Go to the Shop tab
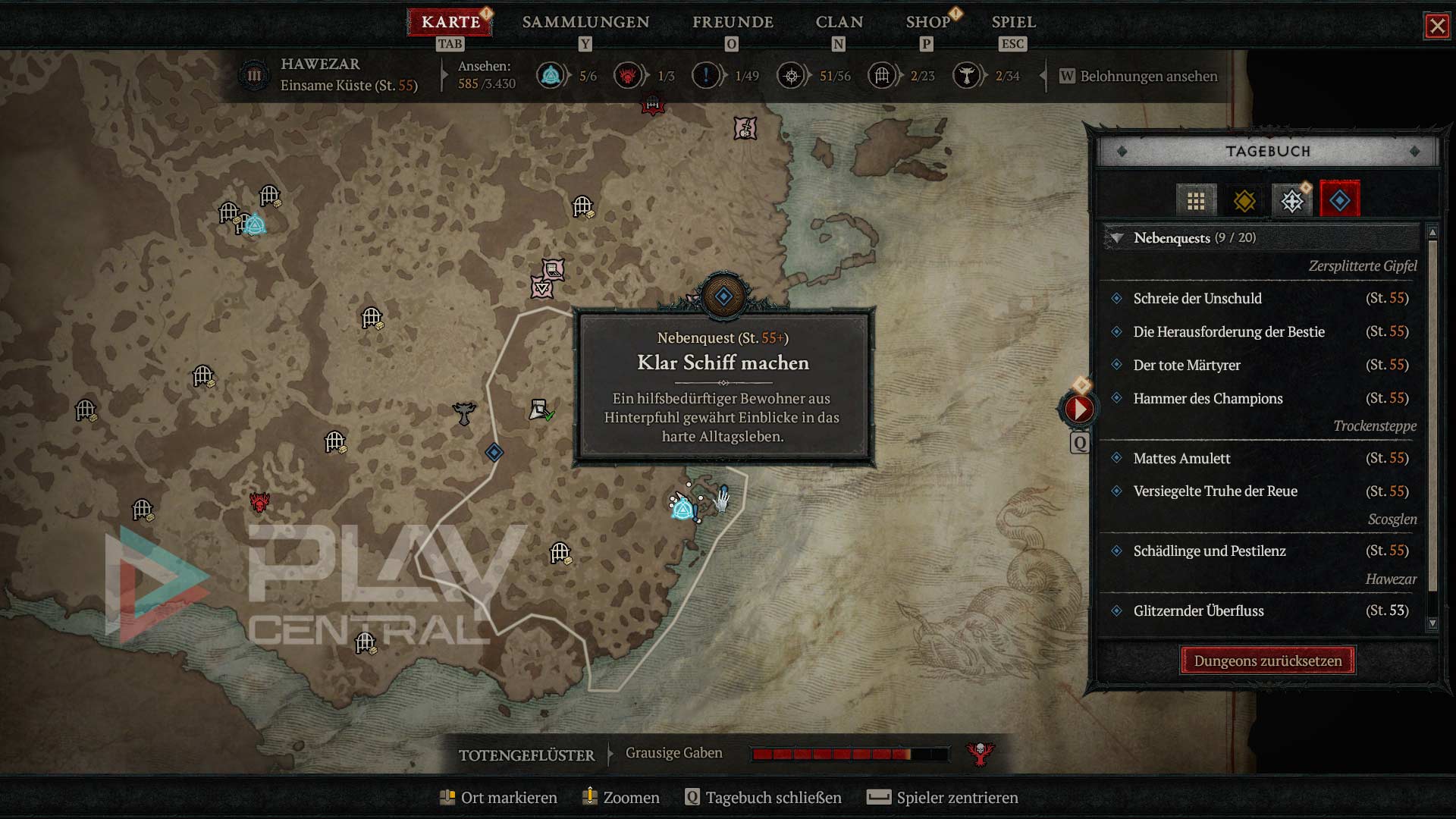This screenshot has height=819, width=1456. (927, 22)
